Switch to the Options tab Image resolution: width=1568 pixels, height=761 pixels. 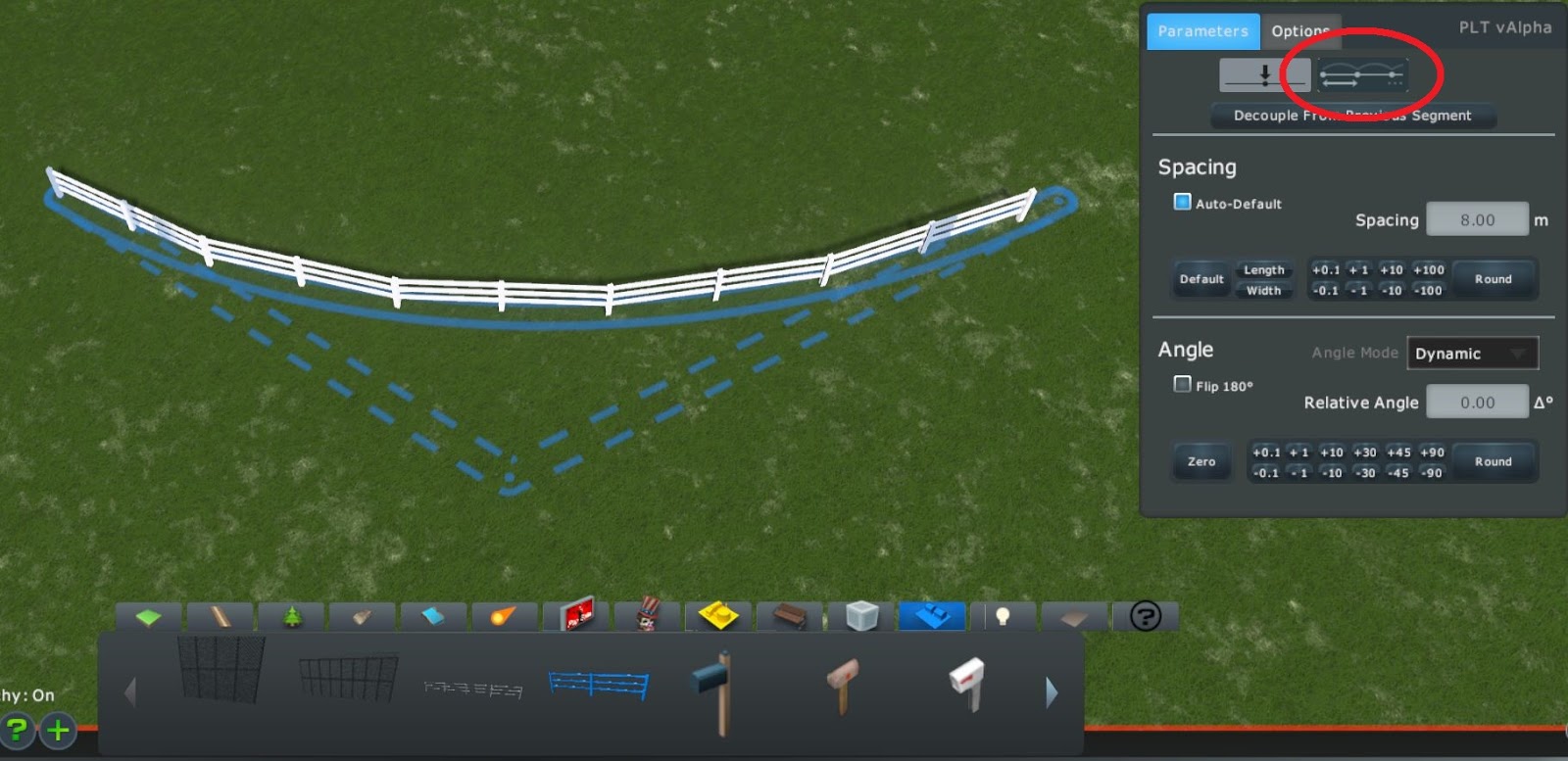(1301, 30)
